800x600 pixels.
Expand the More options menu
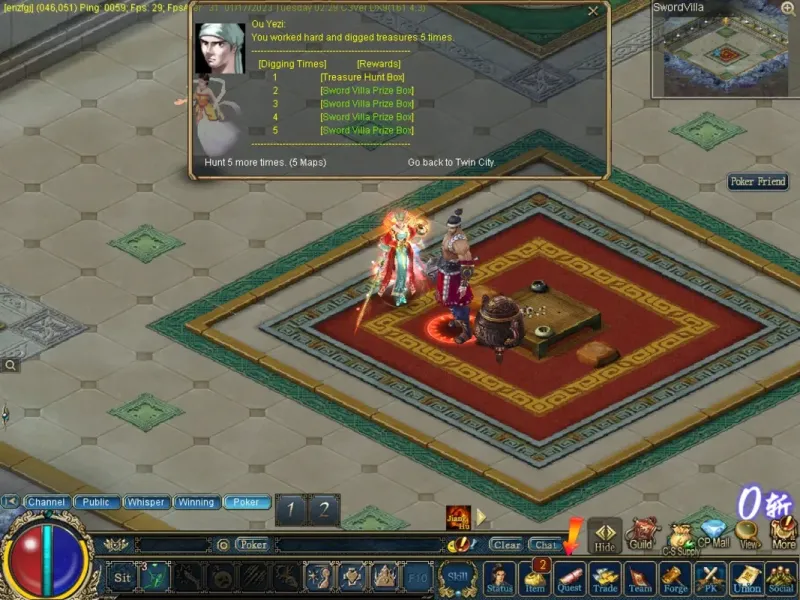click(x=783, y=533)
